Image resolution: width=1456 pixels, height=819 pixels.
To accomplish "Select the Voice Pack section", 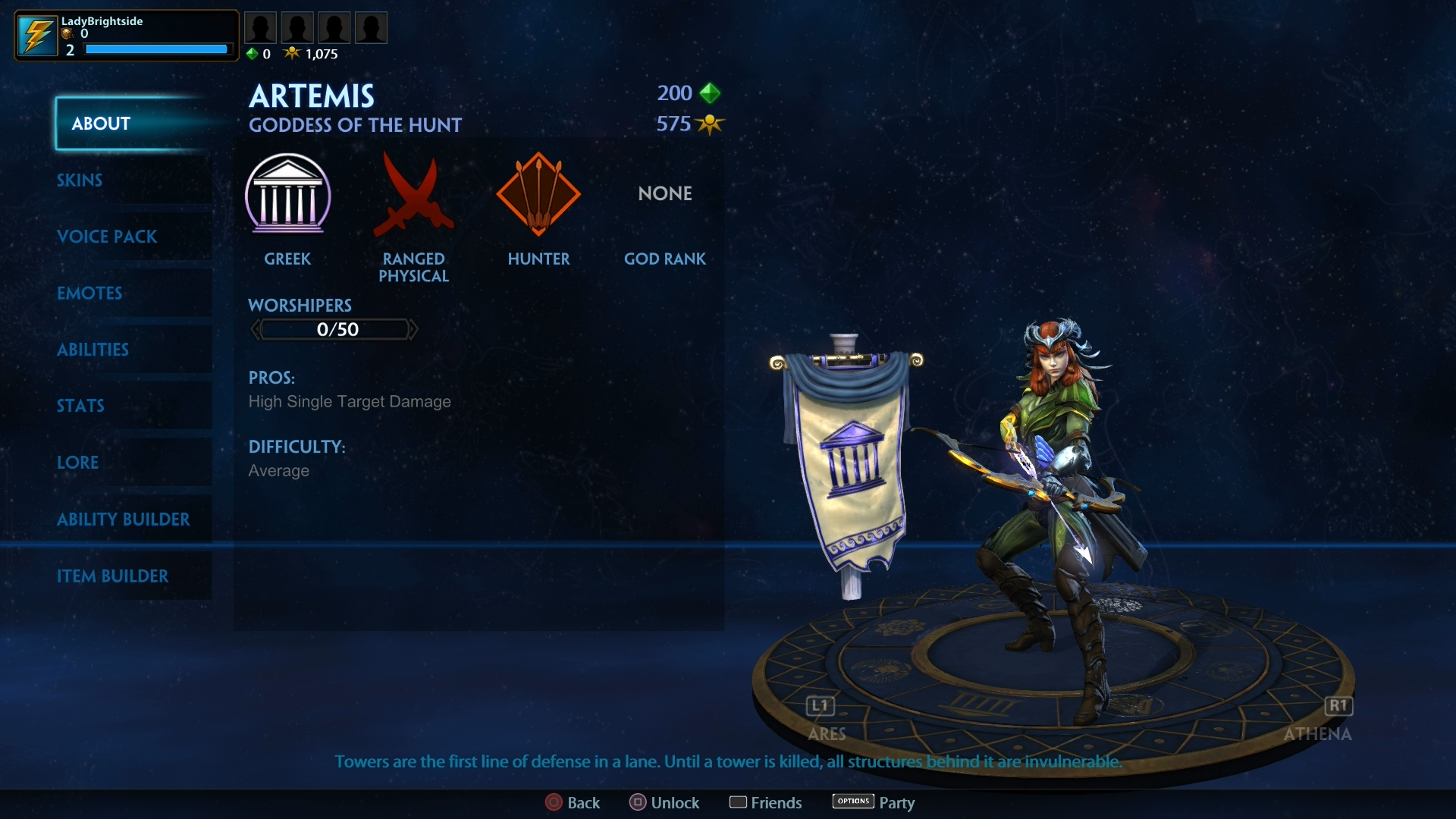I will coord(107,237).
